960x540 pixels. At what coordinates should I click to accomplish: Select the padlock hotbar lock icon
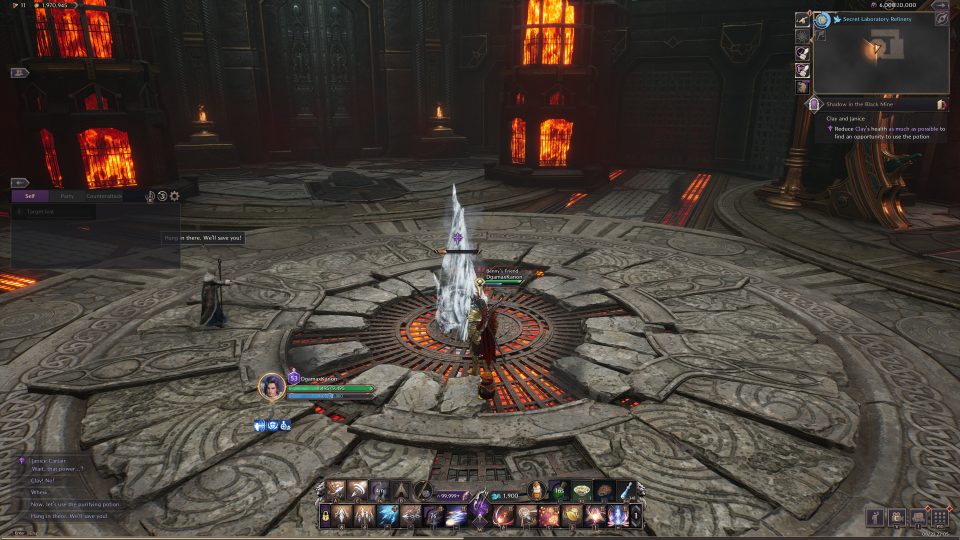tap(327, 516)
